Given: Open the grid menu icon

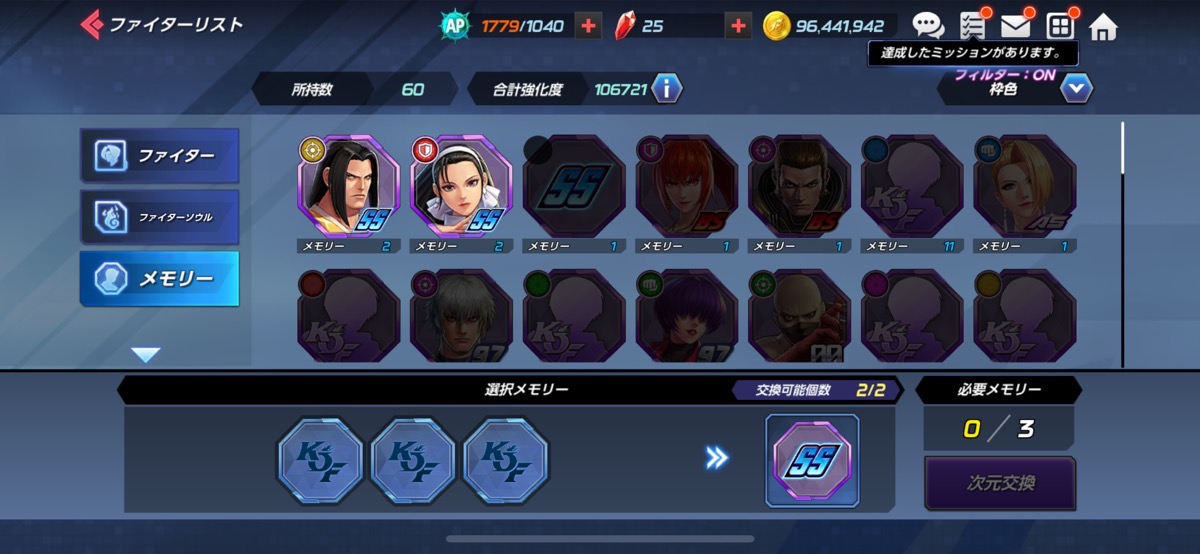Looking at the screenshot, I should (1059, 26).
